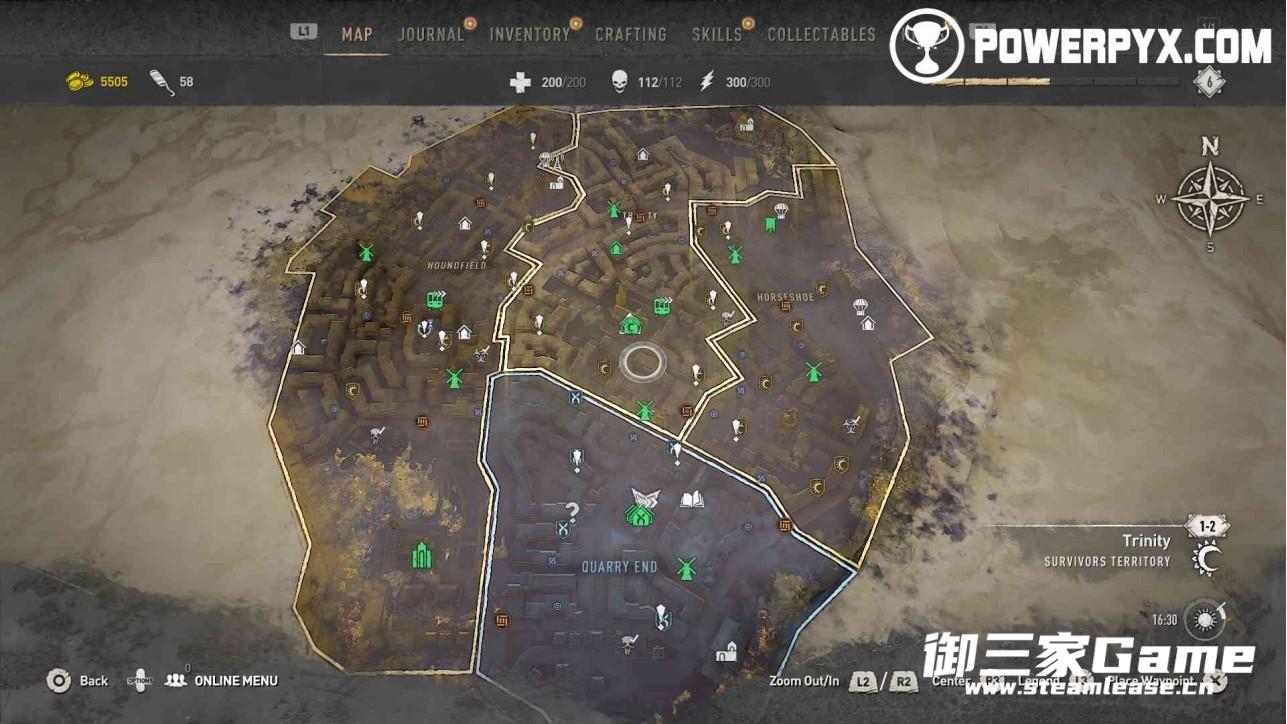Choose the green cathedral tower map marker
1287x724 pixels.
(x=421, y=554)
